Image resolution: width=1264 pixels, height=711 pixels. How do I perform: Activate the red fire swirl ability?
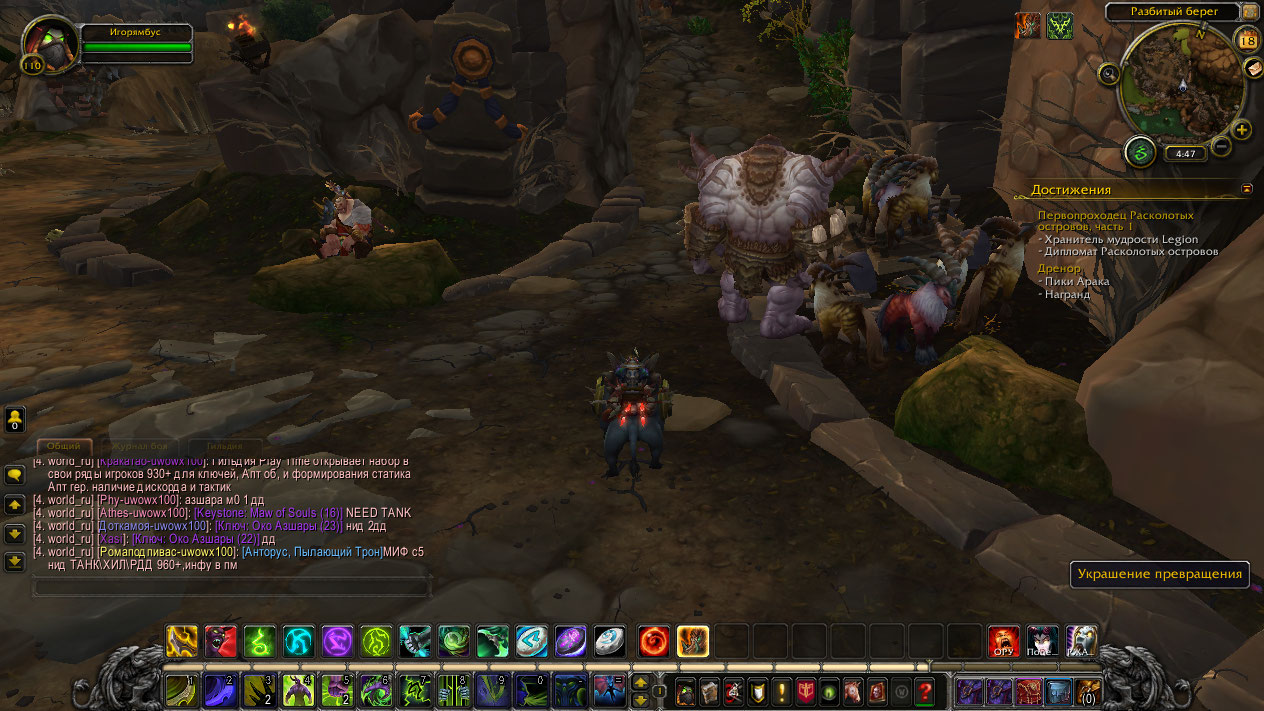click(654, 640)
